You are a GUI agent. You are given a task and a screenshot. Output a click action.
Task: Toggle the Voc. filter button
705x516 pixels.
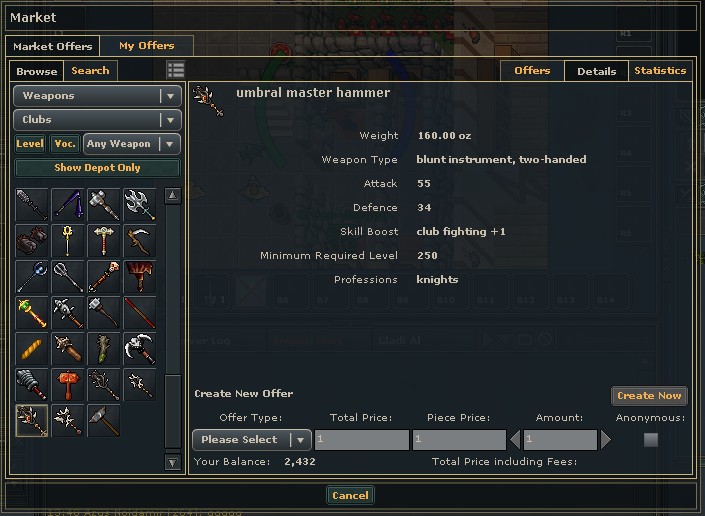(65, 144)
